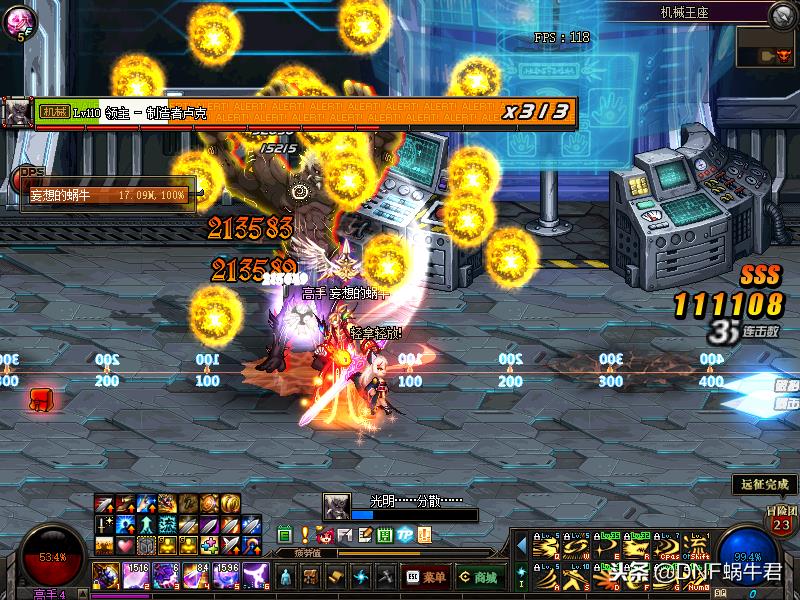The image size is (800, 600).
Task: Open the blue TP icon
Action: 405,535
